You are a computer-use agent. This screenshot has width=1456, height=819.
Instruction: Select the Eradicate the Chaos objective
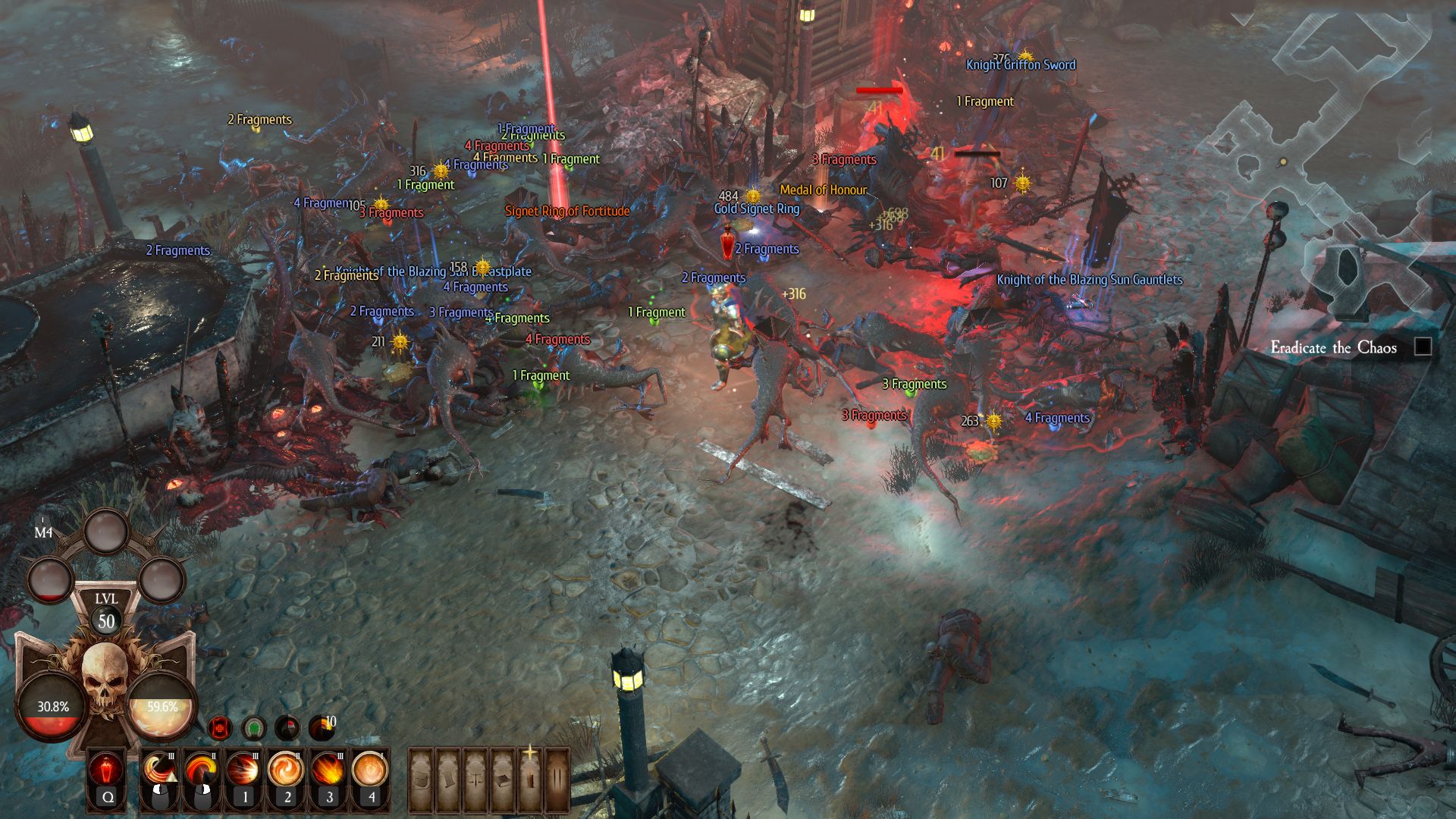(1333, 348)
